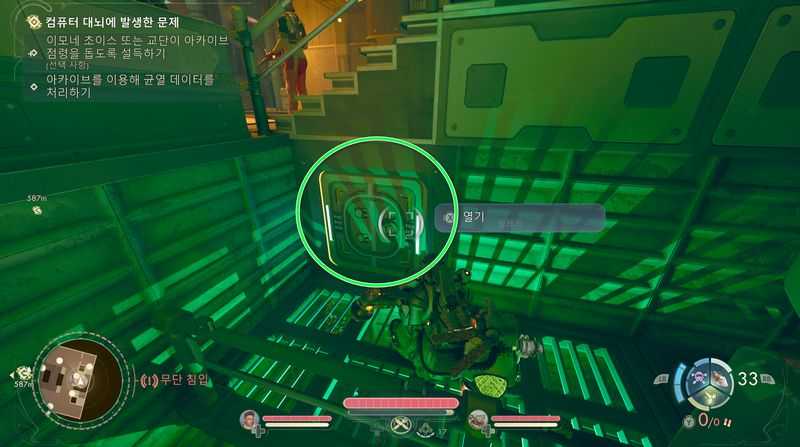Image resolution: width=800 pixels, height=447 pixels.
Task: Select the left companion portrait
Action: 250,419
